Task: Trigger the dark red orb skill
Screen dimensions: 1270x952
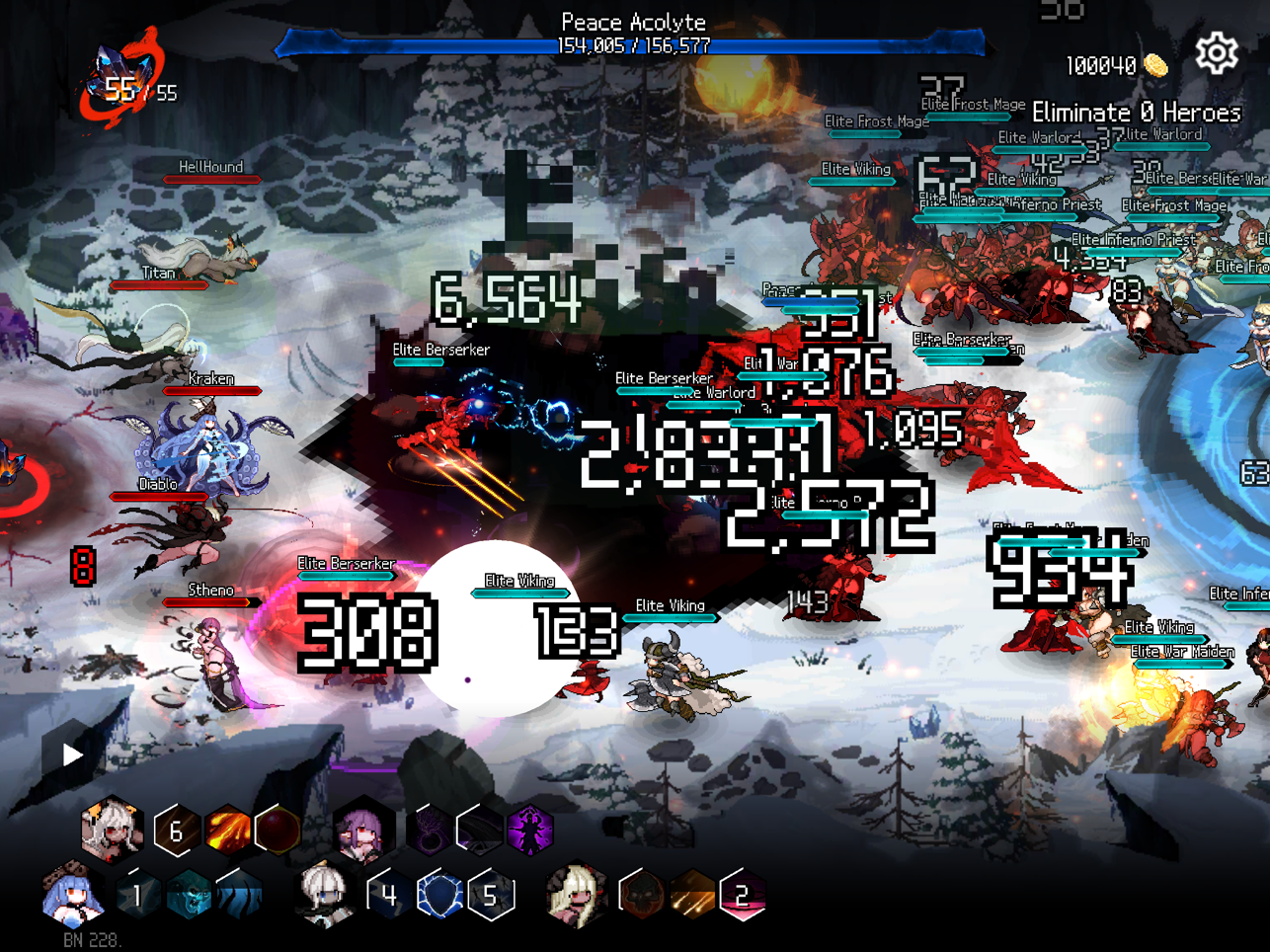Action: (x=278, y=830)
